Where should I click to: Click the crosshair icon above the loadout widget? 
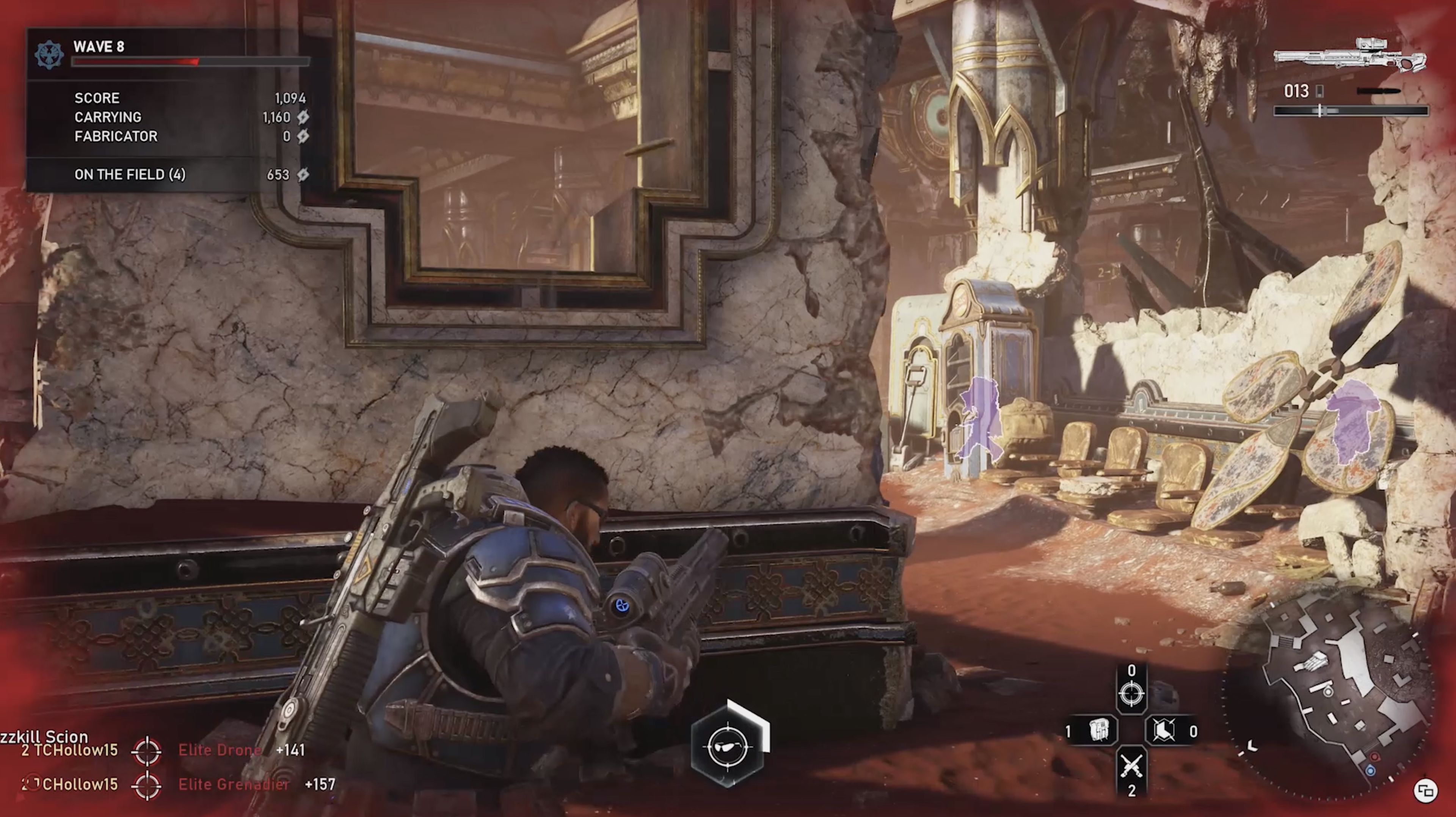pyautogui.click(x=1132, y=694)
